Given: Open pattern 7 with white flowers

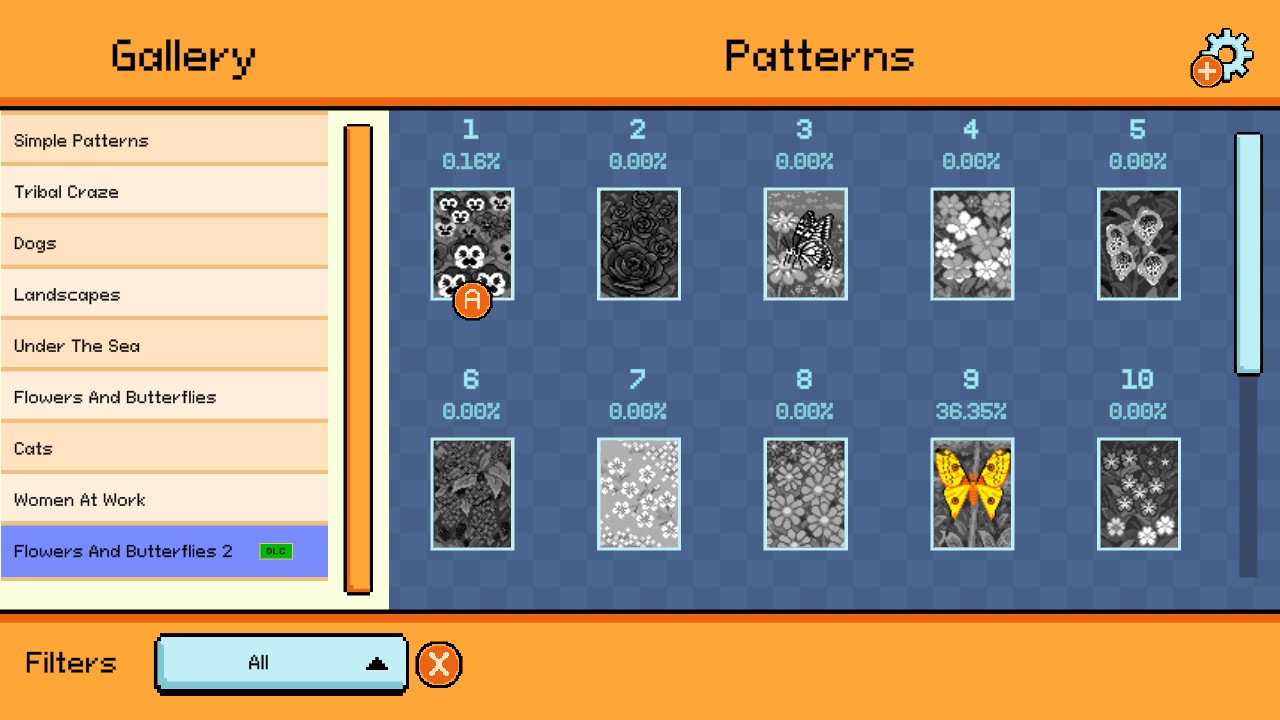Looking at the screenshot, I should coord(637,492).
